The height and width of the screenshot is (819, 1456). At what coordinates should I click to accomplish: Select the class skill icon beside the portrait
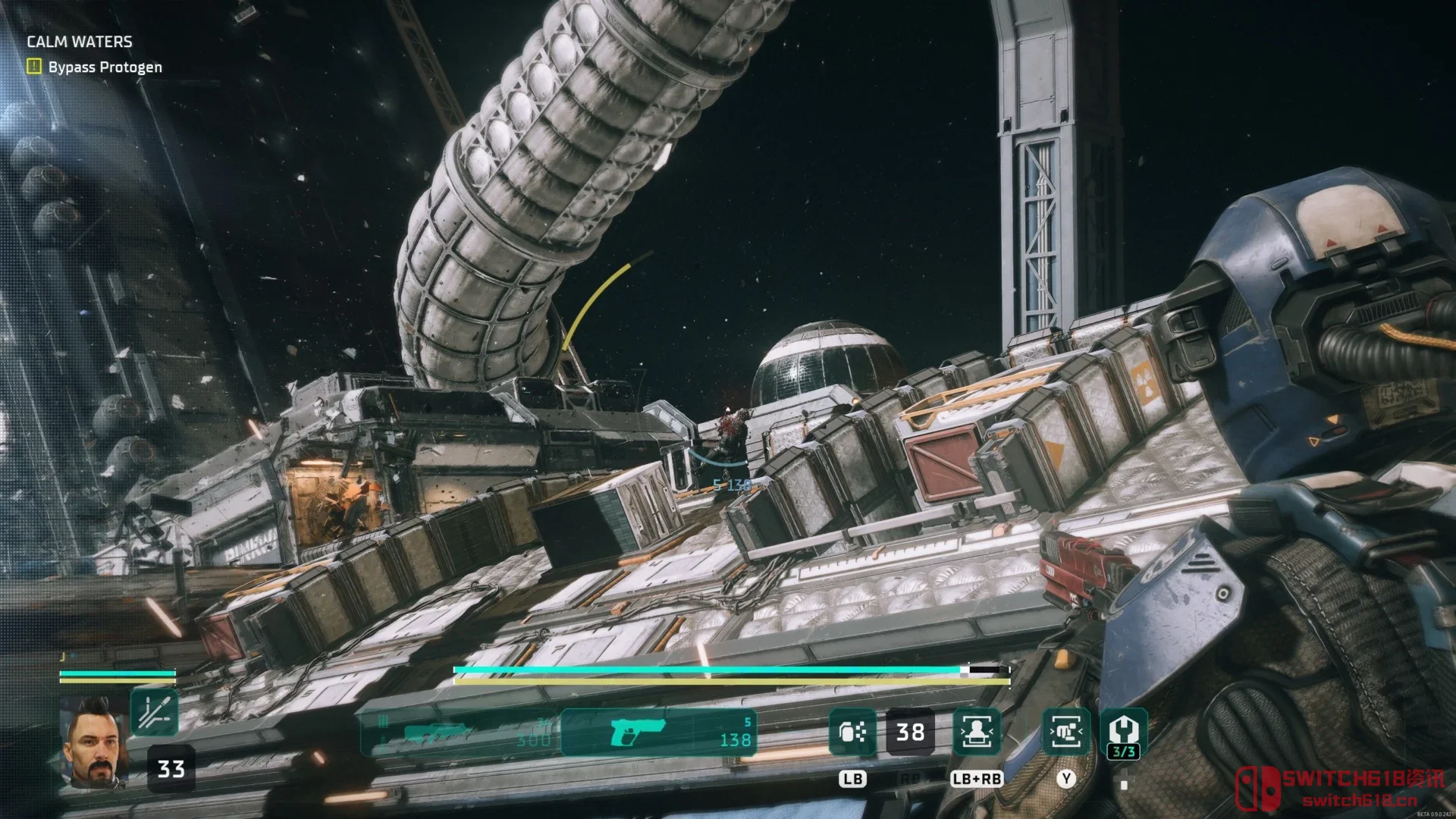(x=154, y=712)
